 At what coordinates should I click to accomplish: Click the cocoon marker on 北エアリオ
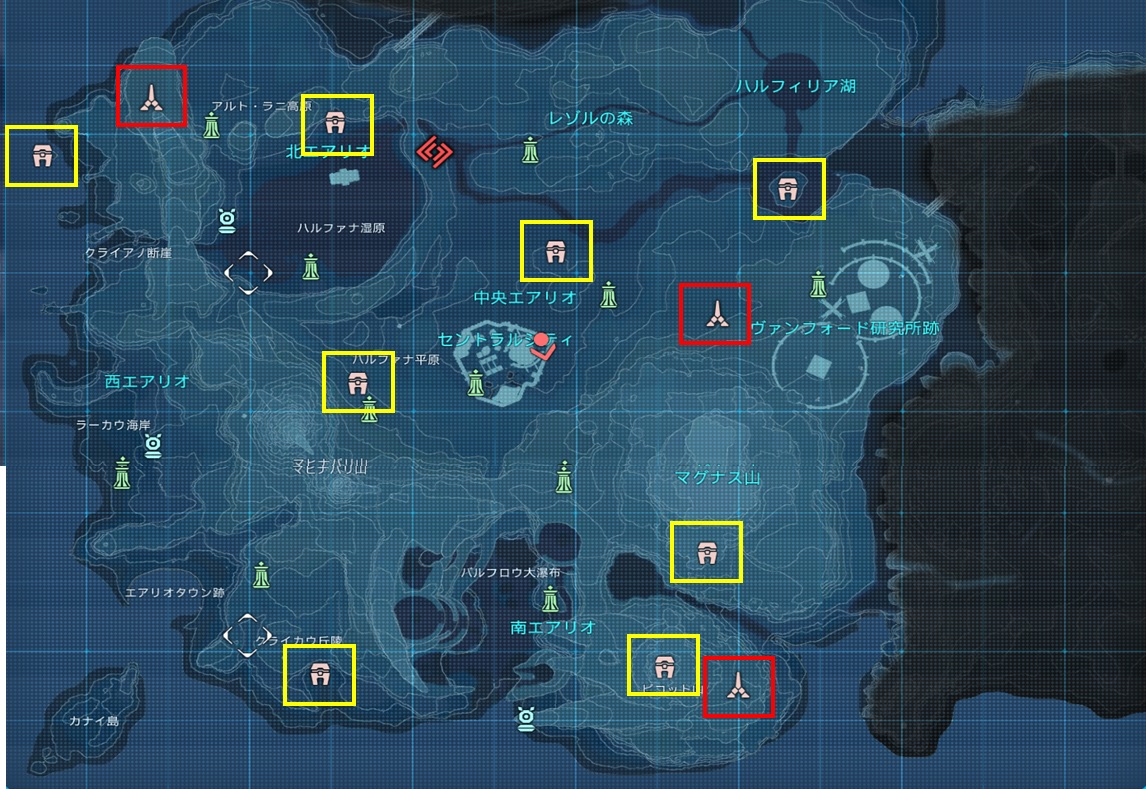[336, 124]
